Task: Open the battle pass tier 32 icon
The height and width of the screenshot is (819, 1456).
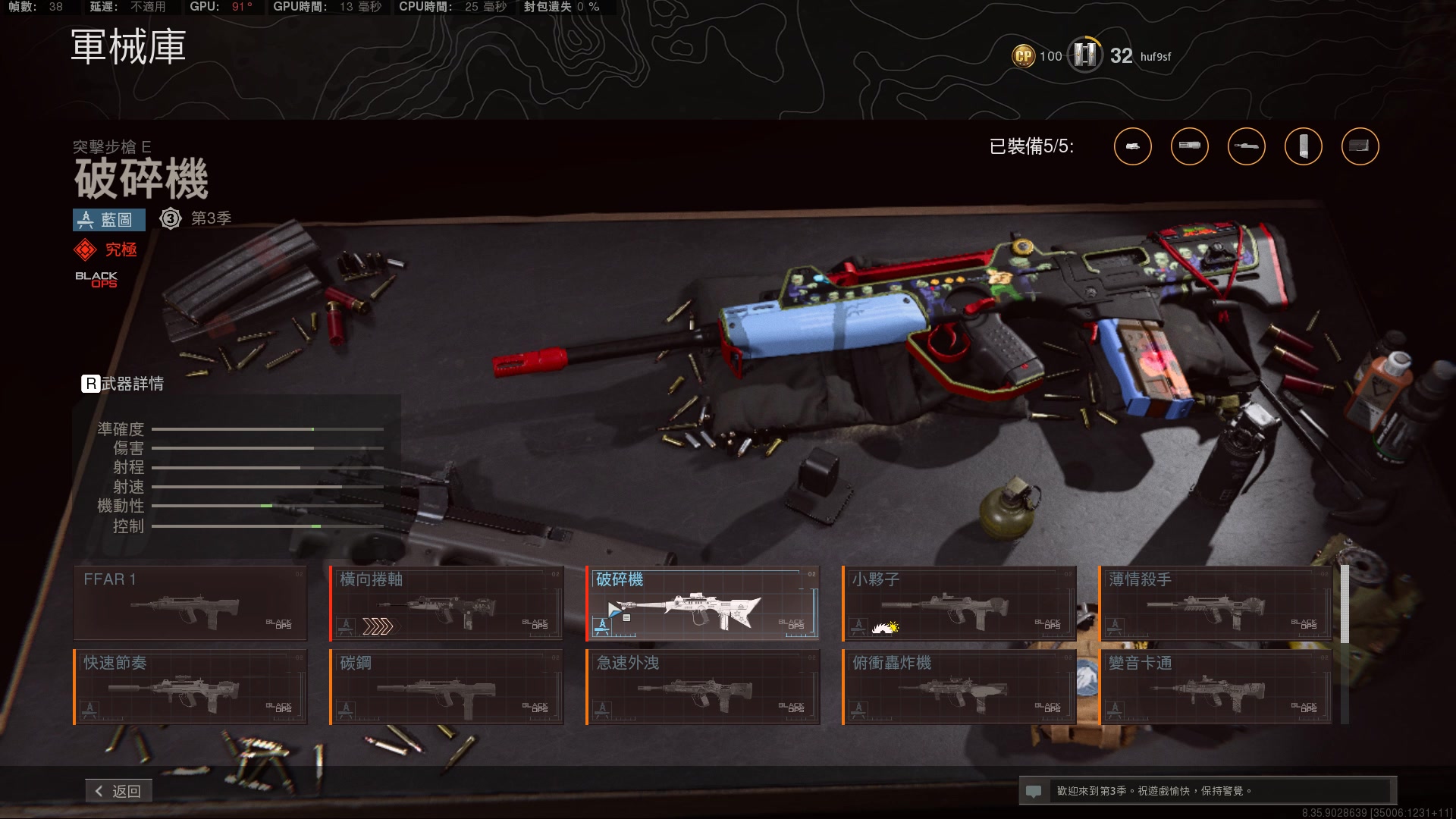Action: [x=1085, y=55]
